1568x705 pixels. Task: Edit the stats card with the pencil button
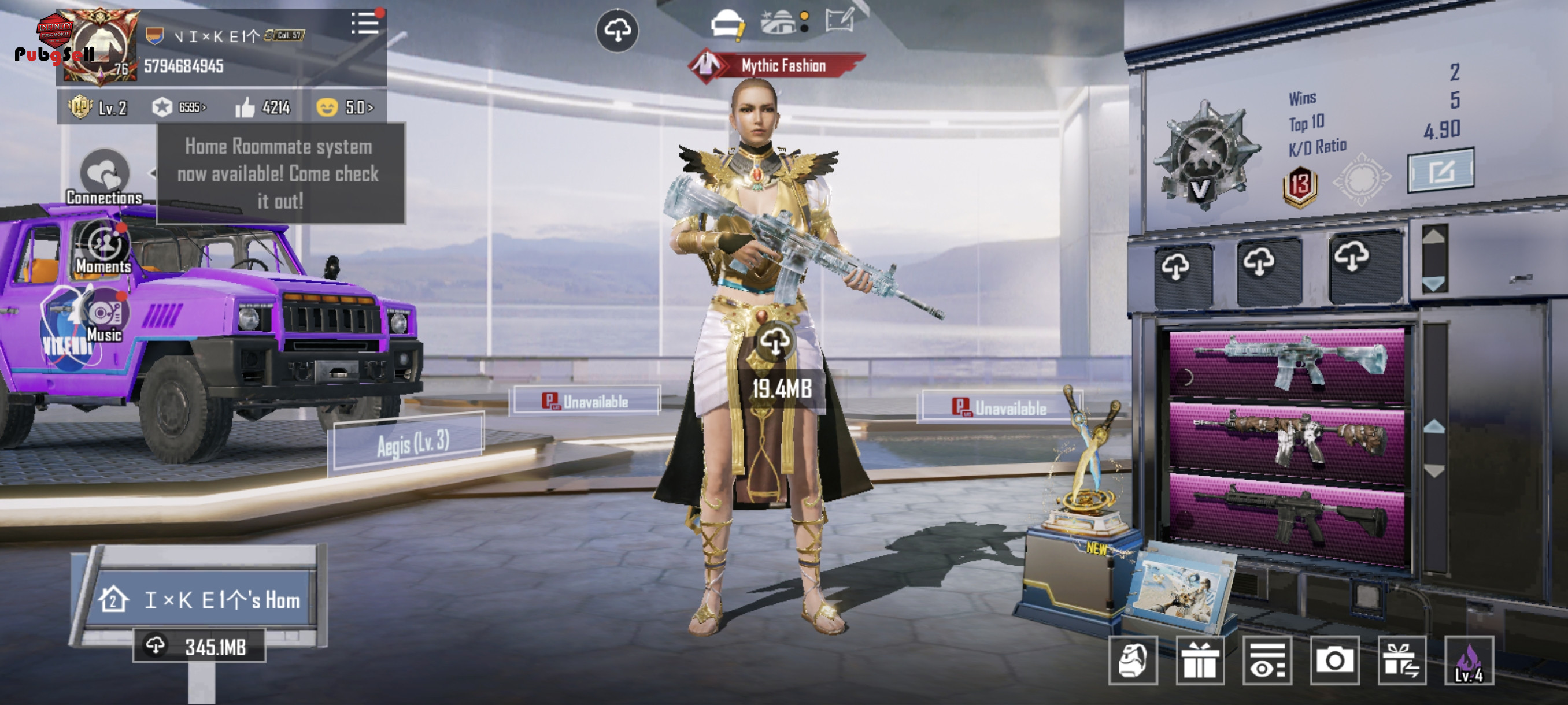(1440, 172)
